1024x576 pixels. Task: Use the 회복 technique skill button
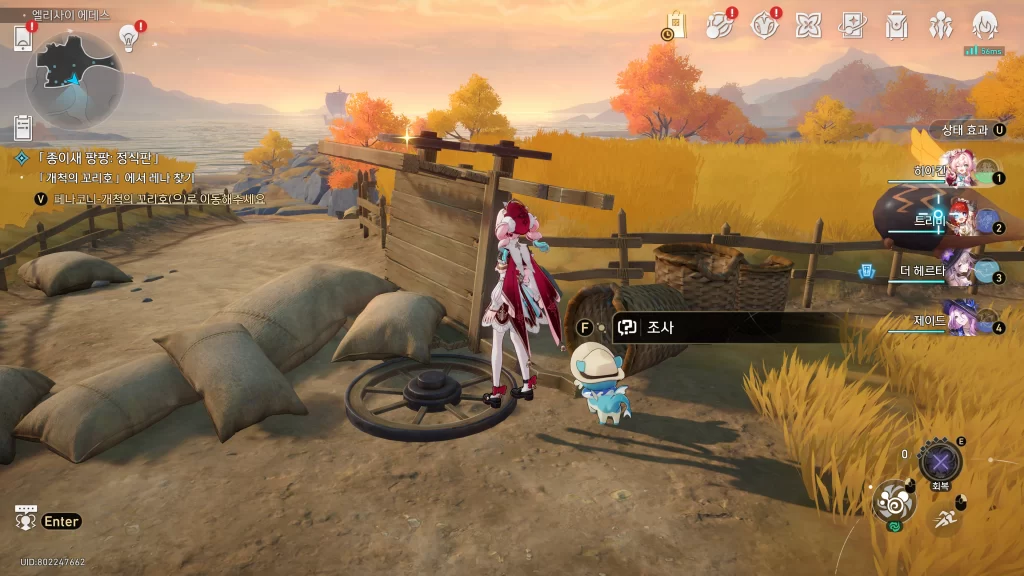(940, 462)
